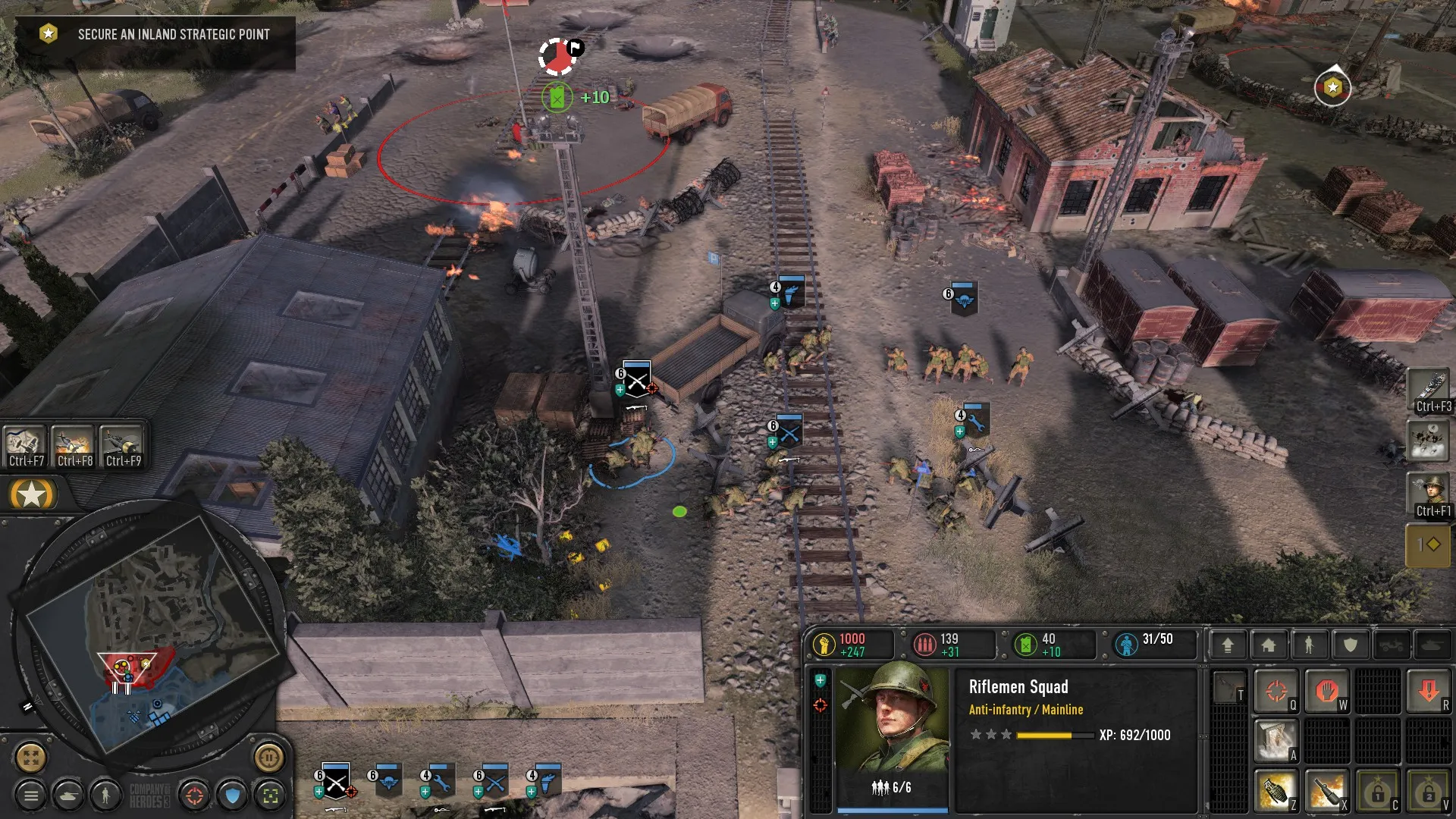Issue the stop command with red hand icon
This screenshot has width=1456, height=819.
[1326, 691]
